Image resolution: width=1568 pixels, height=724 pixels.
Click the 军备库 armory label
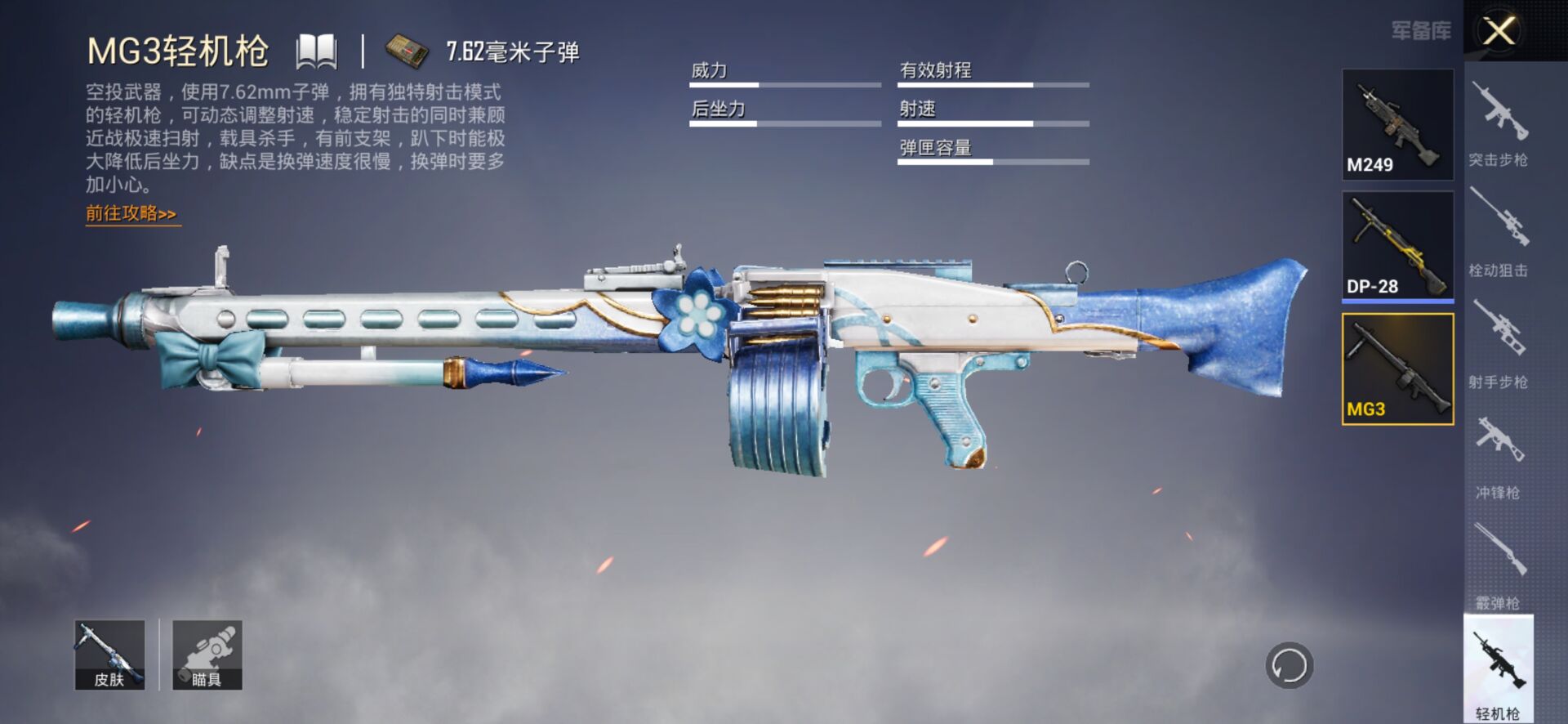[1421, 33]
